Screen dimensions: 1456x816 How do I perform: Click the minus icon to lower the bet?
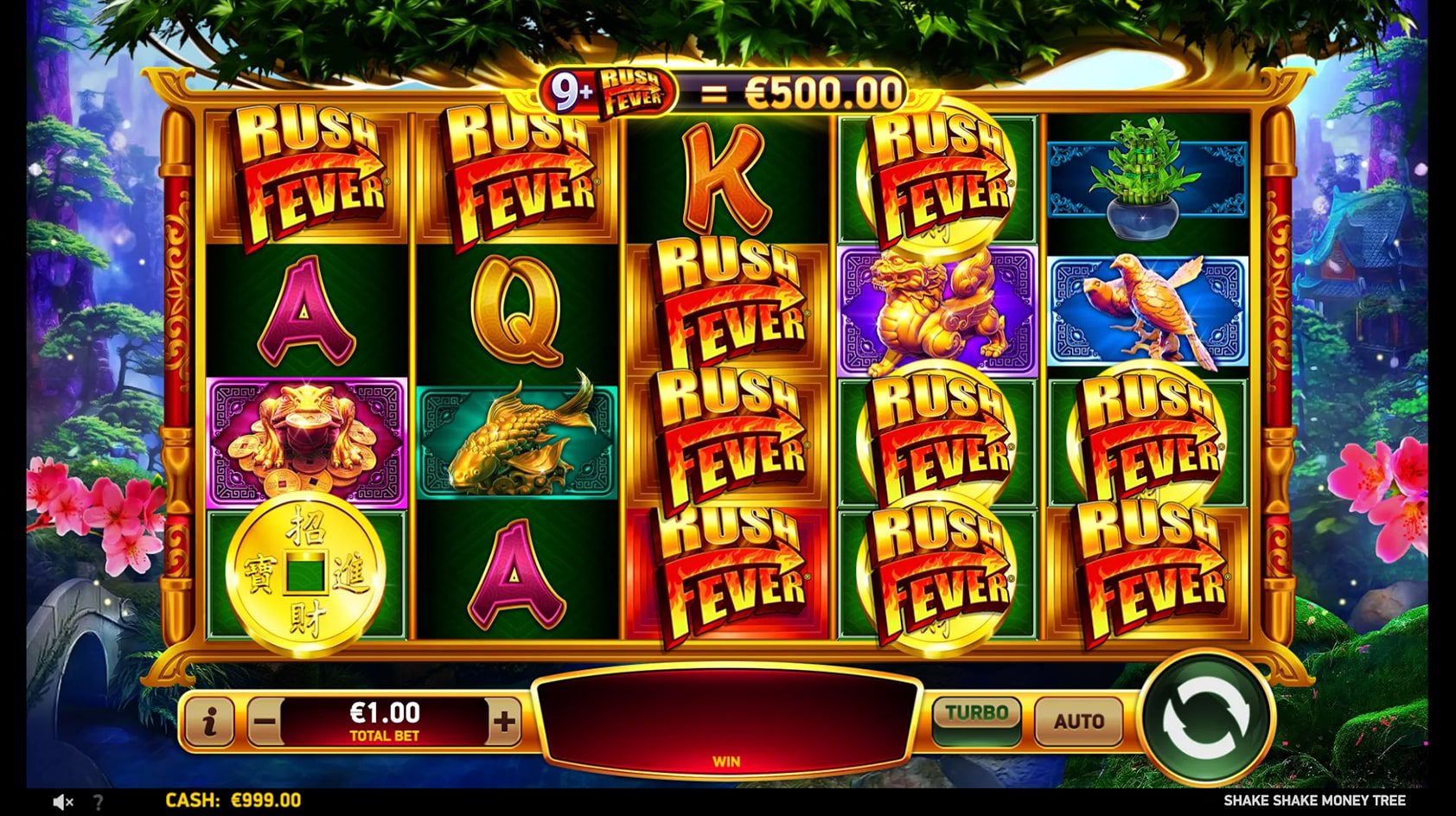pyautogui.click(x=263, y=720)
